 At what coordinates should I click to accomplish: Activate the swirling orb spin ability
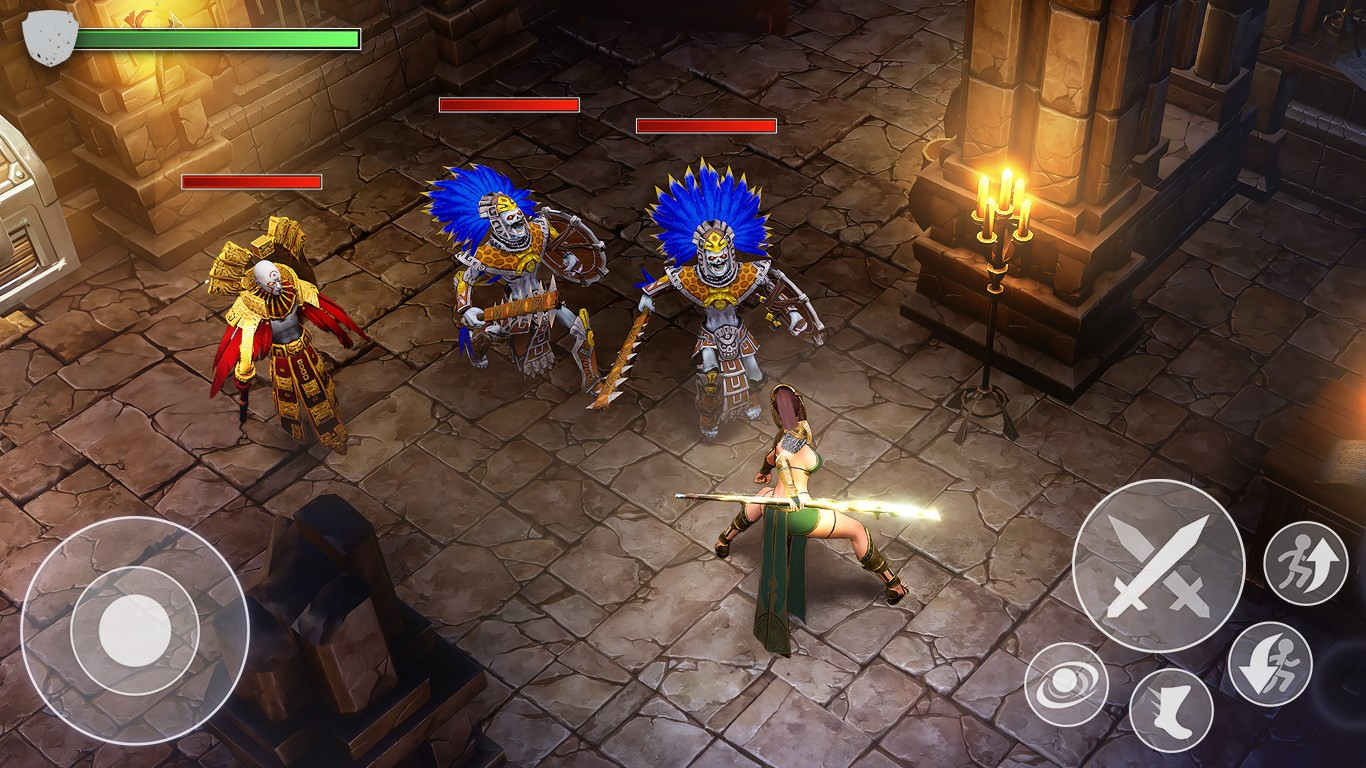pyautogui.click(x=1066, y=684)
